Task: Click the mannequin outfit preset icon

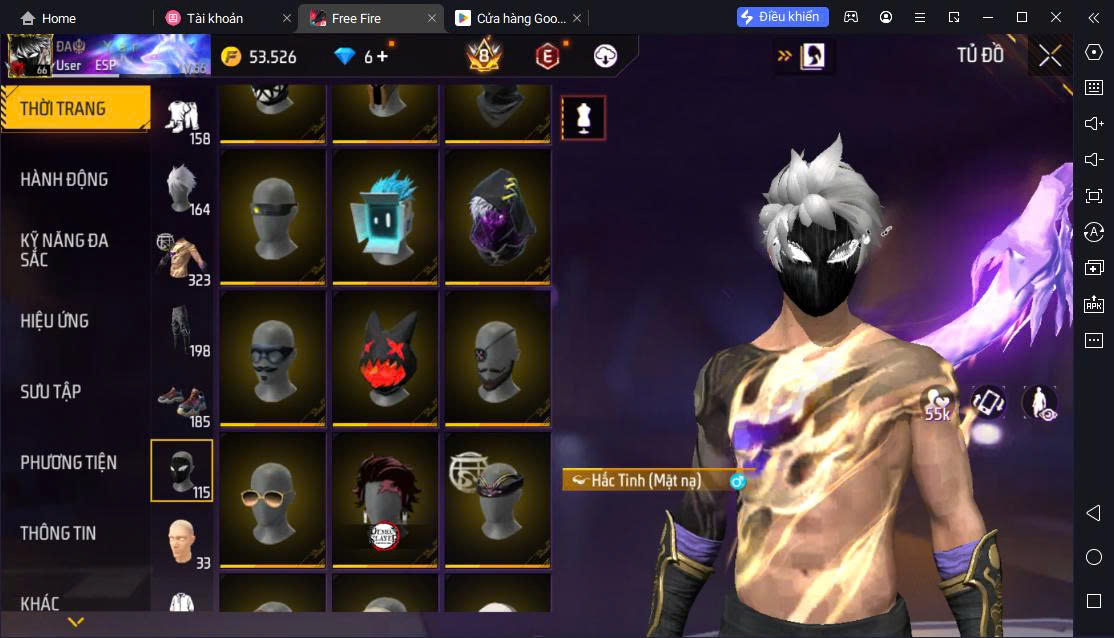Action: 583,118
